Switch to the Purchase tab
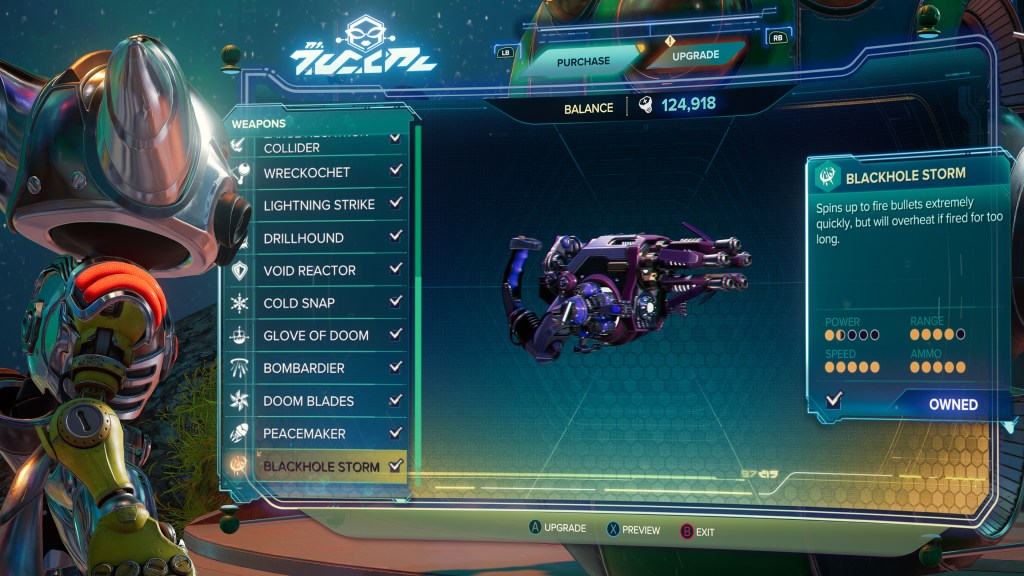The height and width of the screenshot is (576, 1024). point(583,61)
